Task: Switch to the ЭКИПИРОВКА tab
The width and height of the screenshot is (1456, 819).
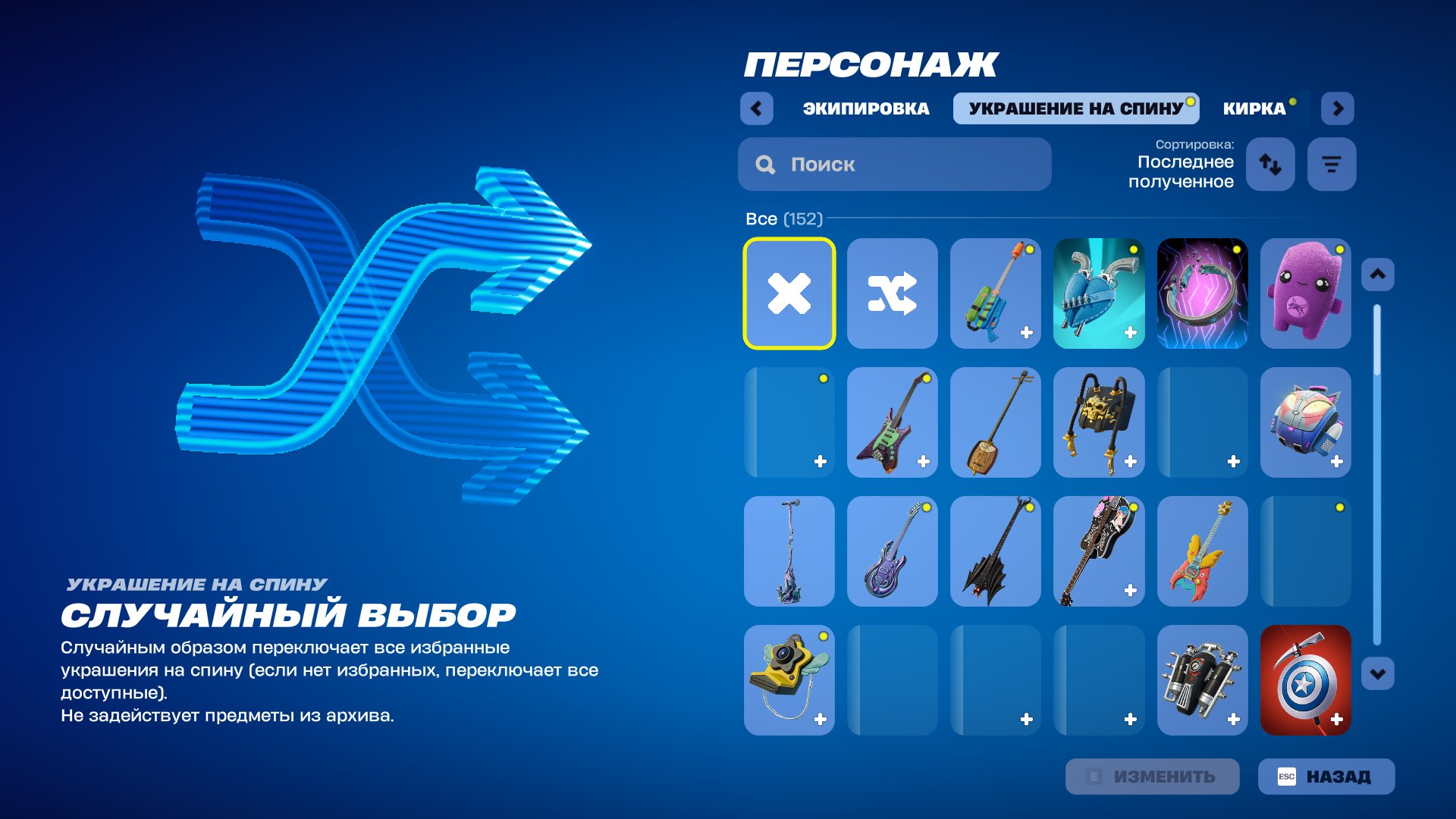Action: click(x=864, y=108)
